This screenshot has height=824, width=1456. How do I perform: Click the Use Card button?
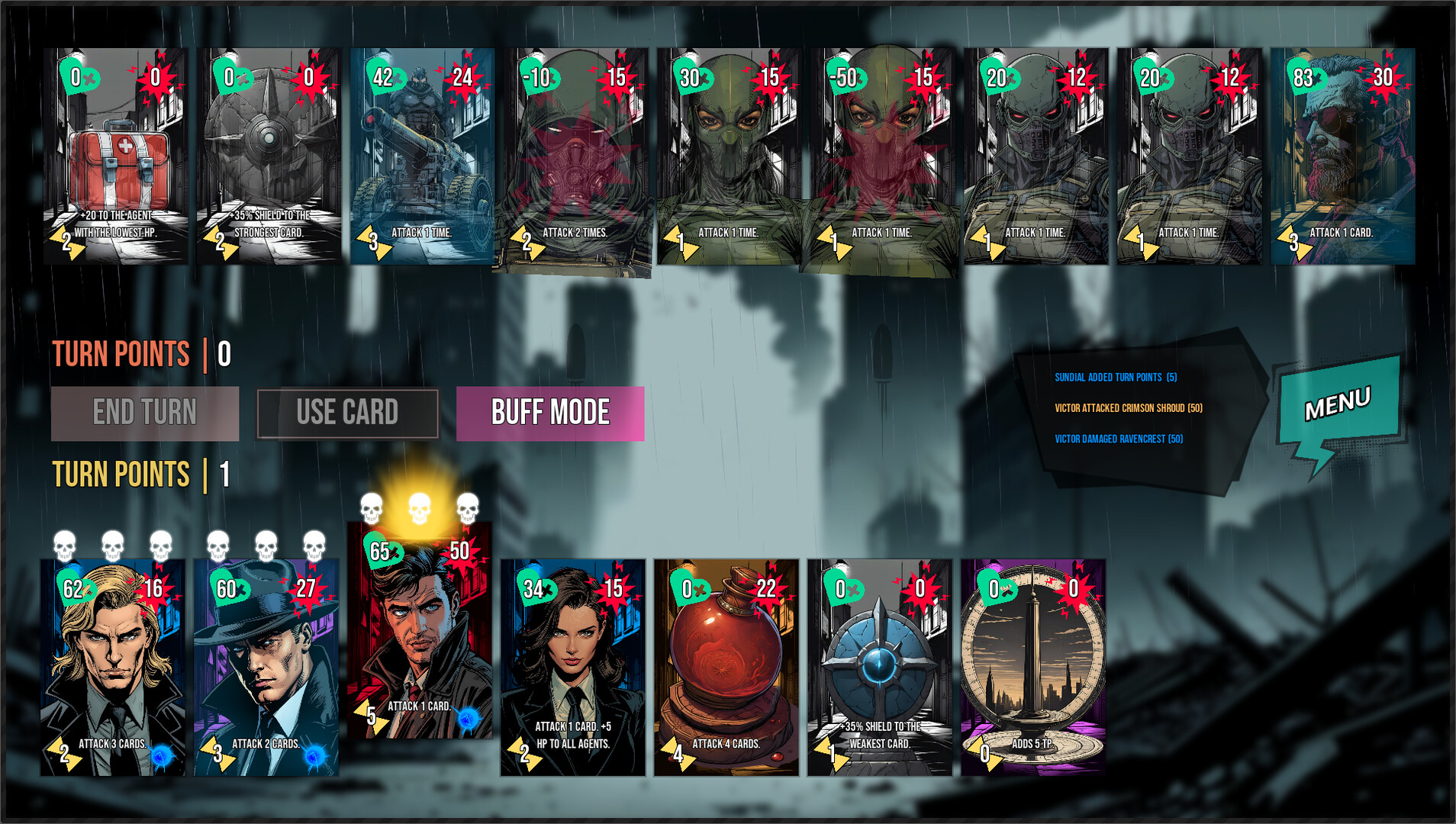tap(347, 412)
